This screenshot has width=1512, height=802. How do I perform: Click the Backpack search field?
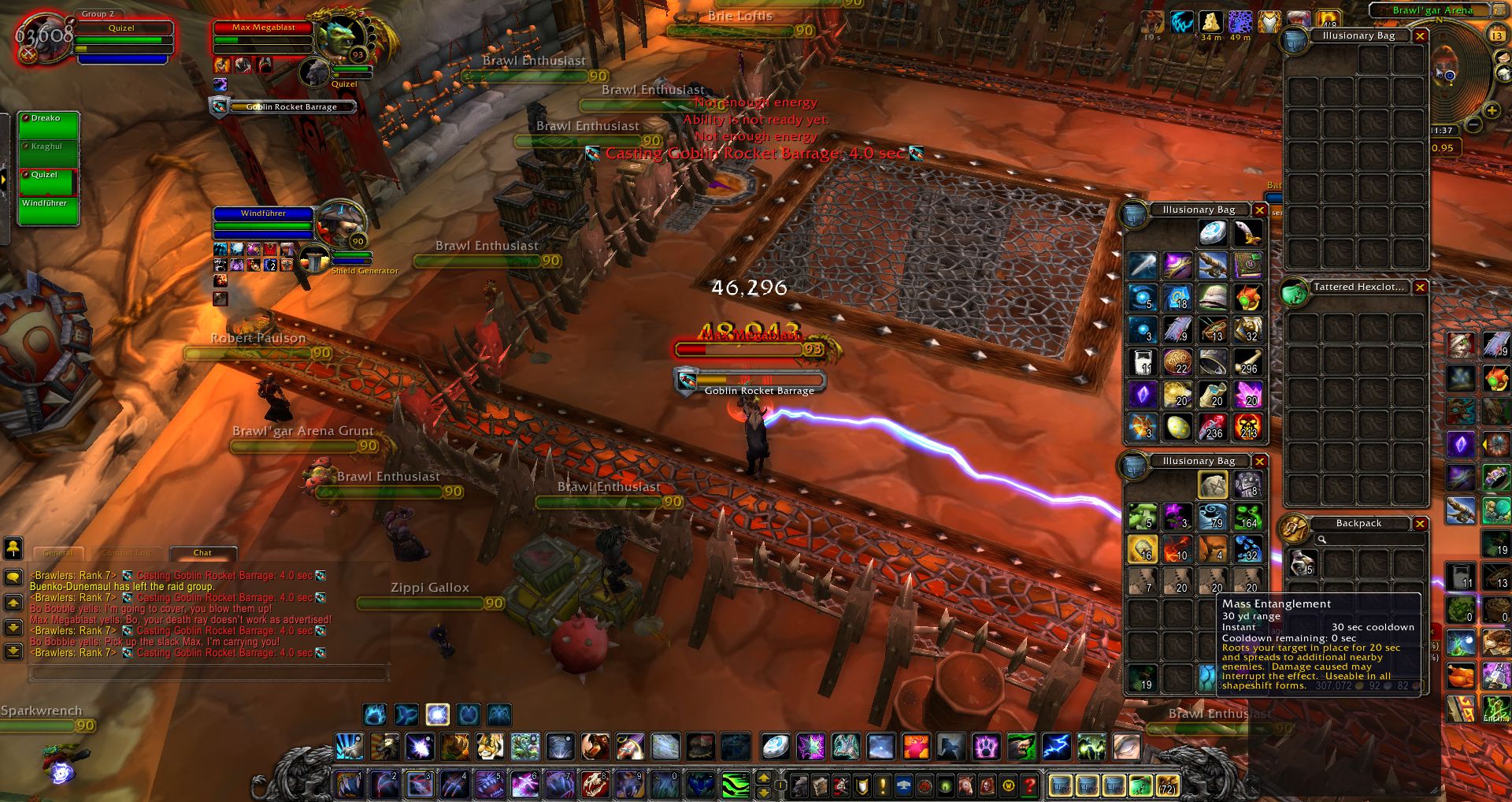coord(1368,540)
